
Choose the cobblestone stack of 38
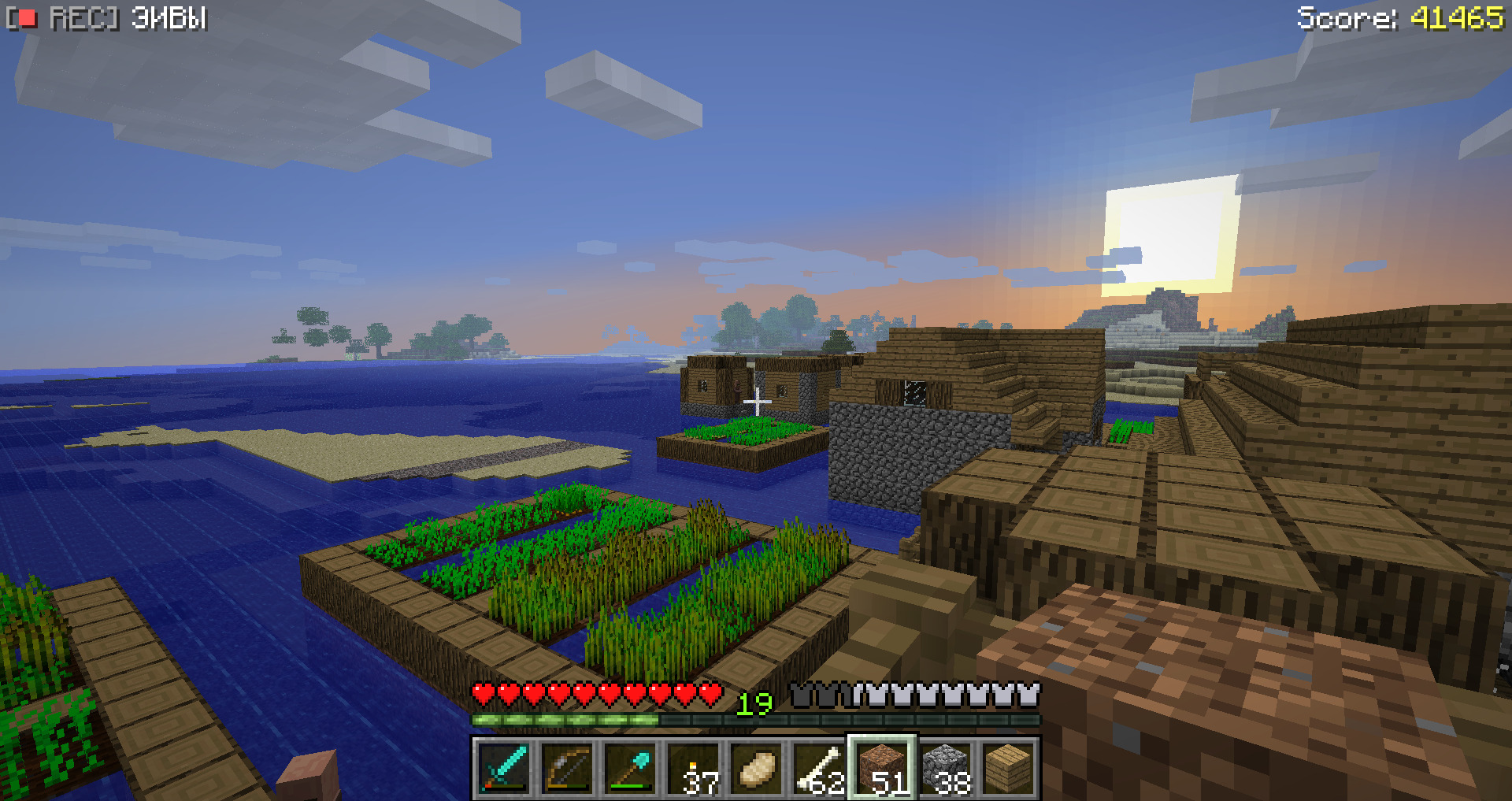coord(945,768)
